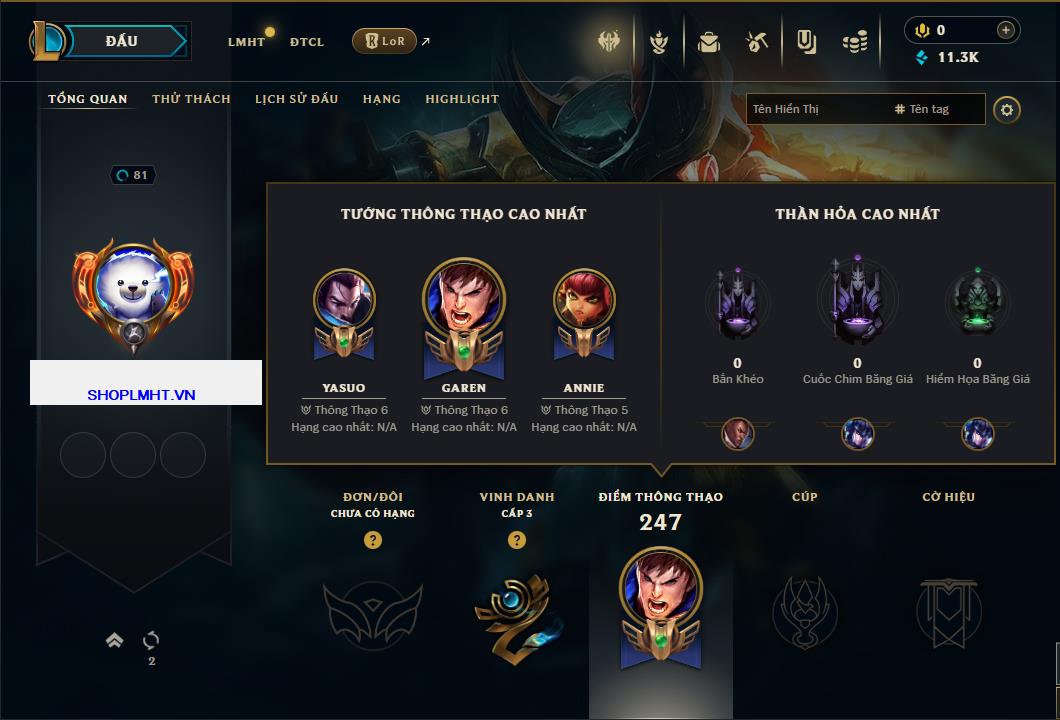Click the polar bear summoner icon

pos(133,285)
